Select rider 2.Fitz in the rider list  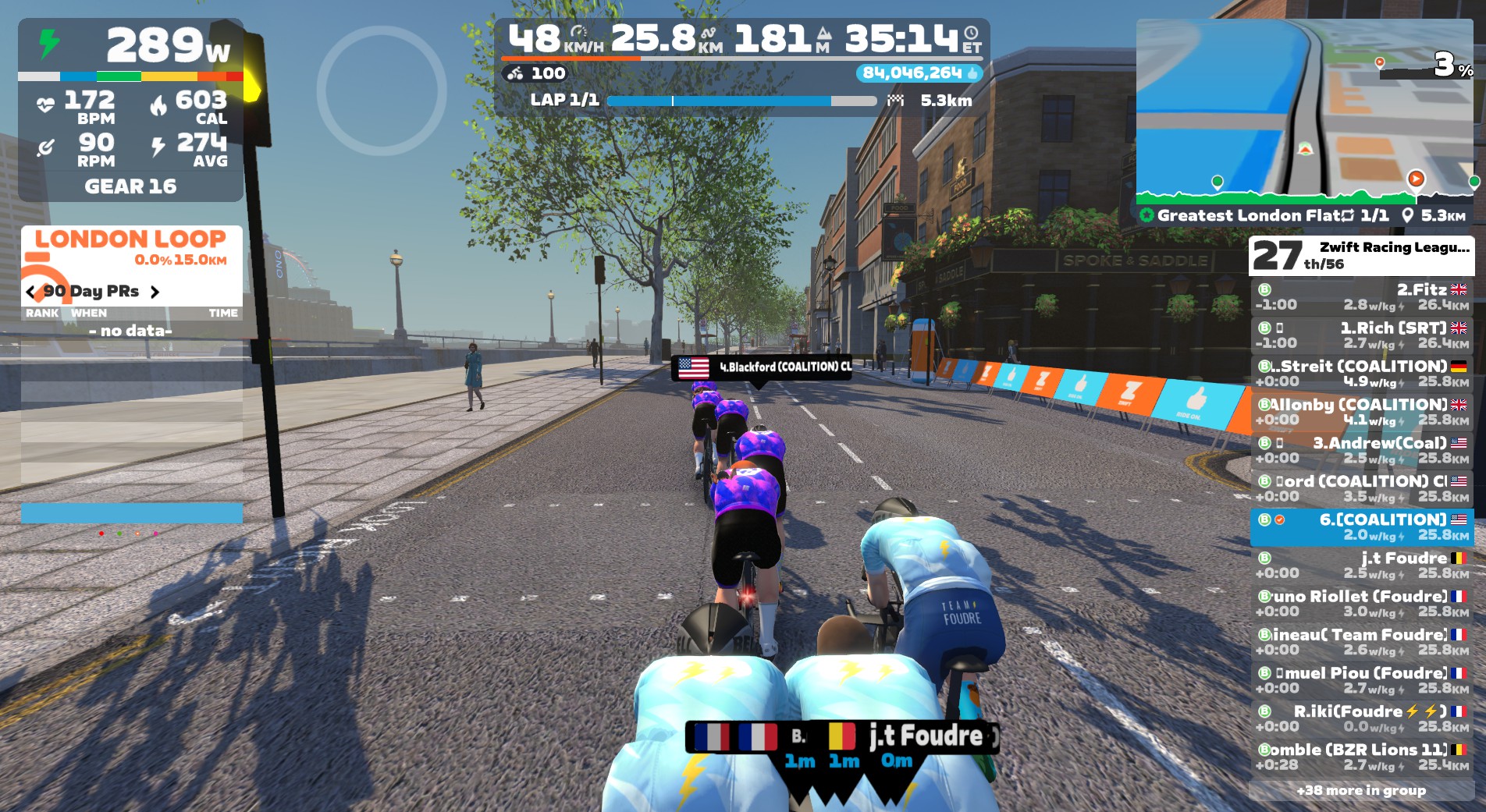pyautogui.click(x=1361, y=297)
